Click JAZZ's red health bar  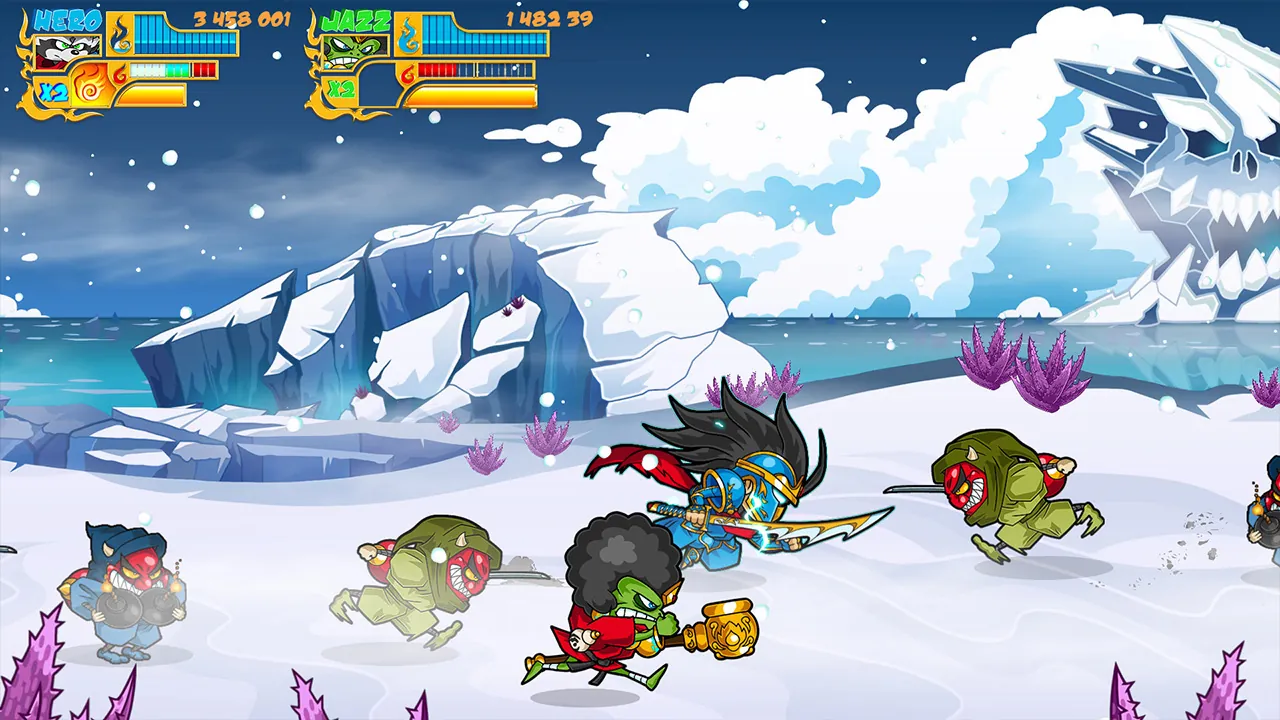[440, 70]
